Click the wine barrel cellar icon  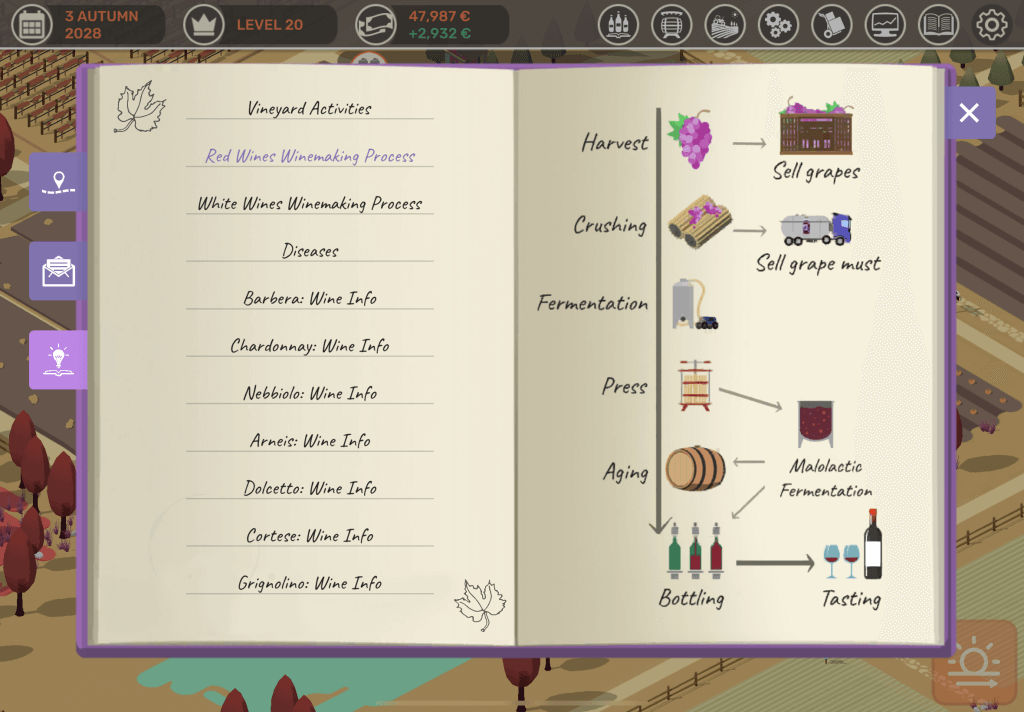[672, 24]
